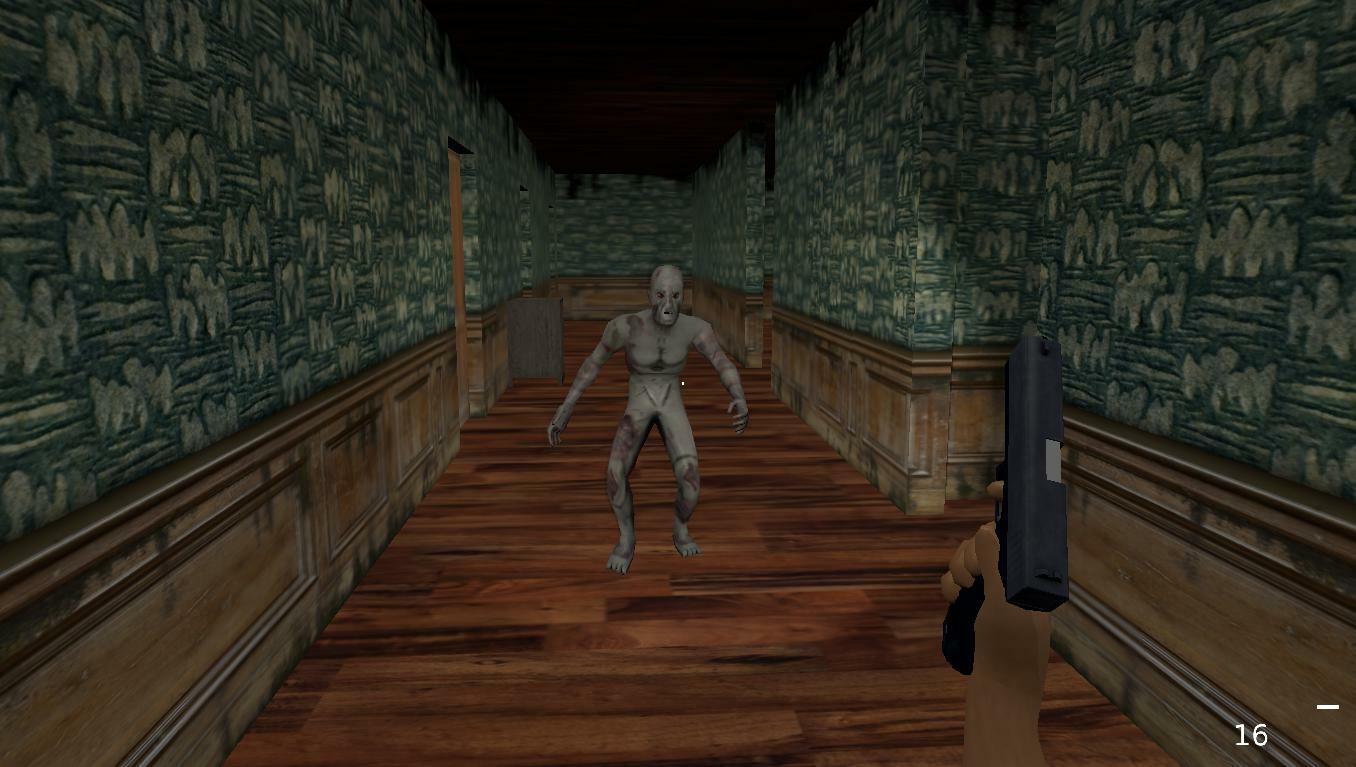
Task: Click the gray section on the pistol's slide
Action: click(x=1052, y=460)
